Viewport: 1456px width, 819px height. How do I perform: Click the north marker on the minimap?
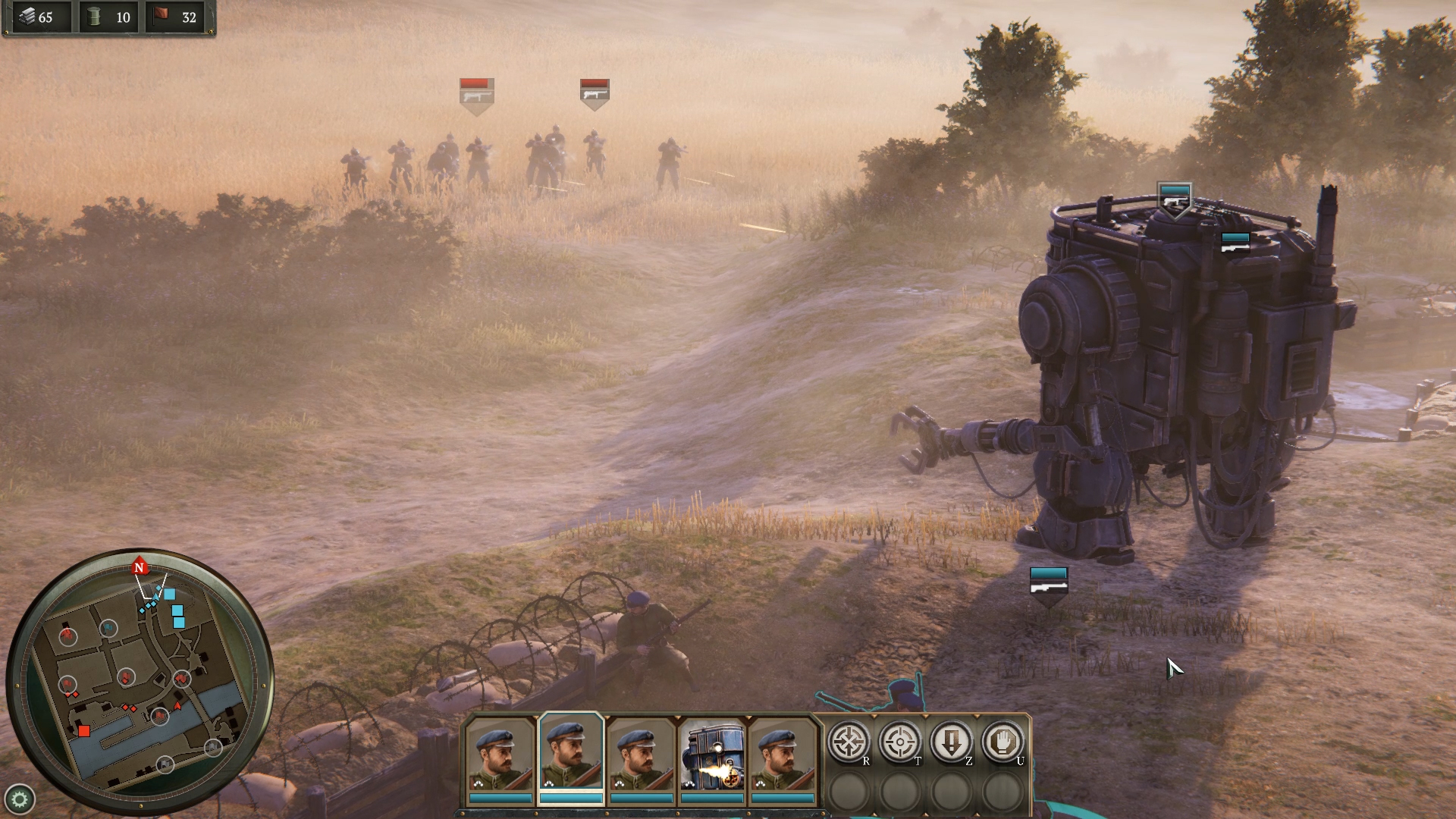pyautogui.click(x=139, y=566)
